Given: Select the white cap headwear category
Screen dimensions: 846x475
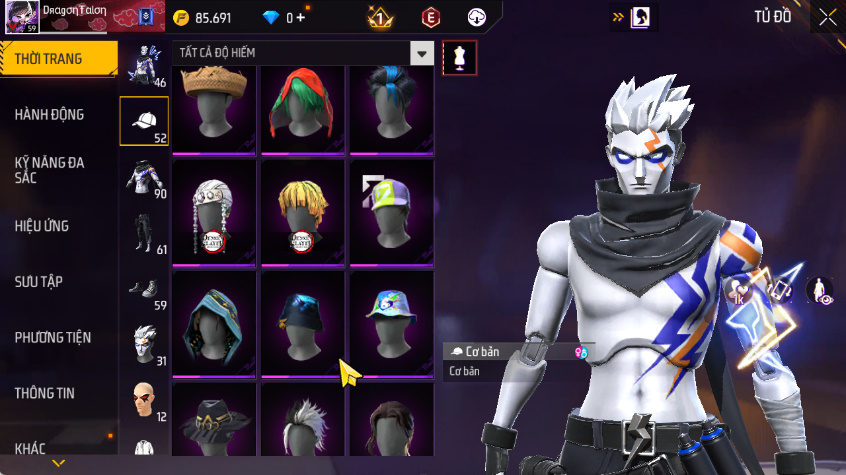Looking at the screenshot, I should [144, 121].
